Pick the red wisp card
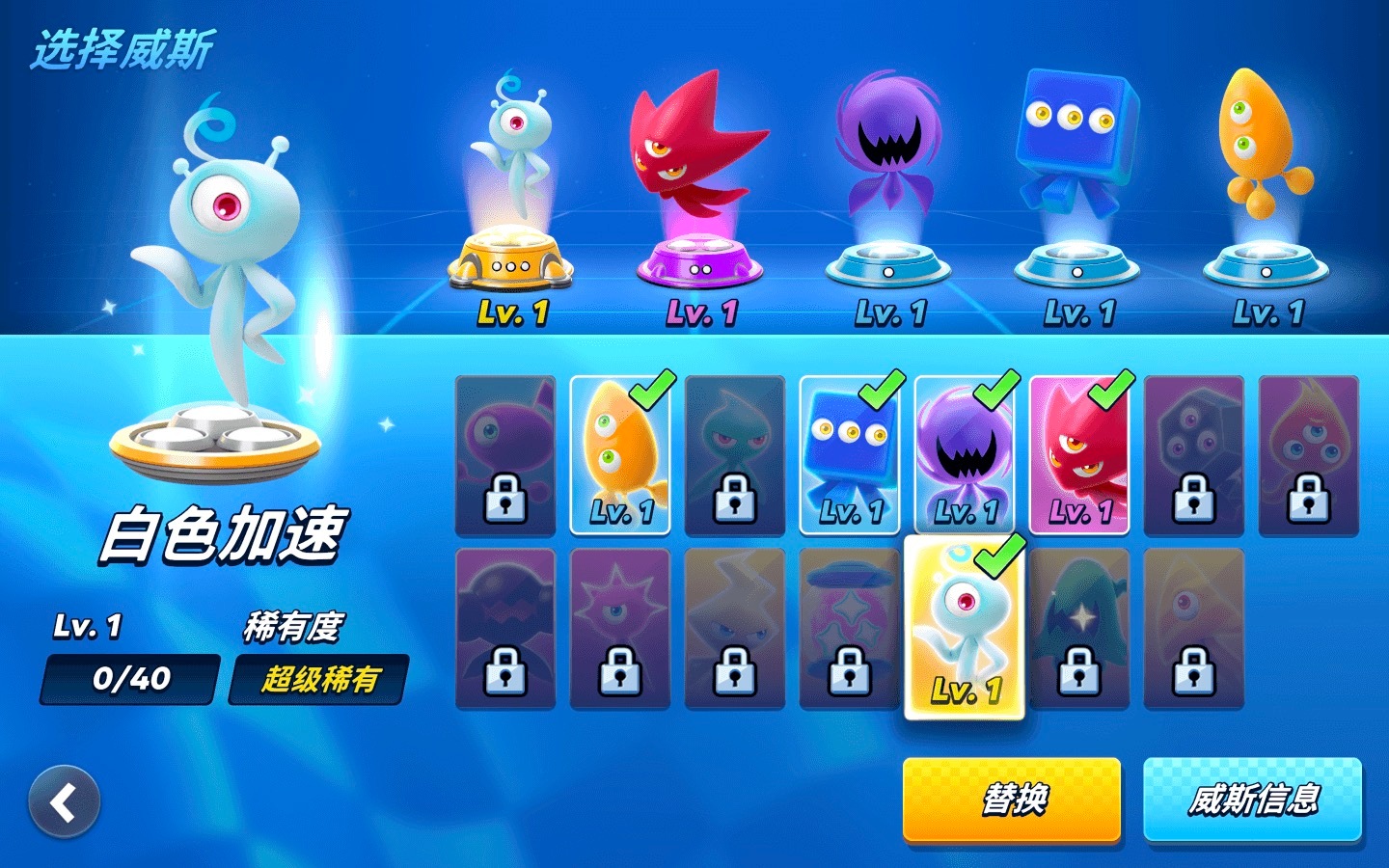The width and height of the screenshot is (1389, 868). (x=1079, y=454)
